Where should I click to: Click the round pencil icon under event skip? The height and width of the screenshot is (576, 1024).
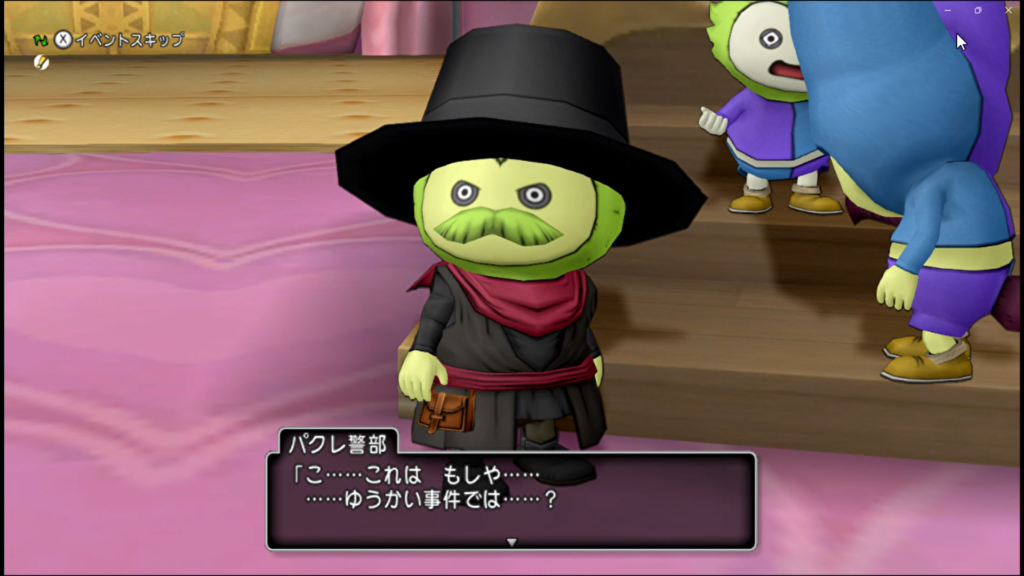tap(41, 62)
